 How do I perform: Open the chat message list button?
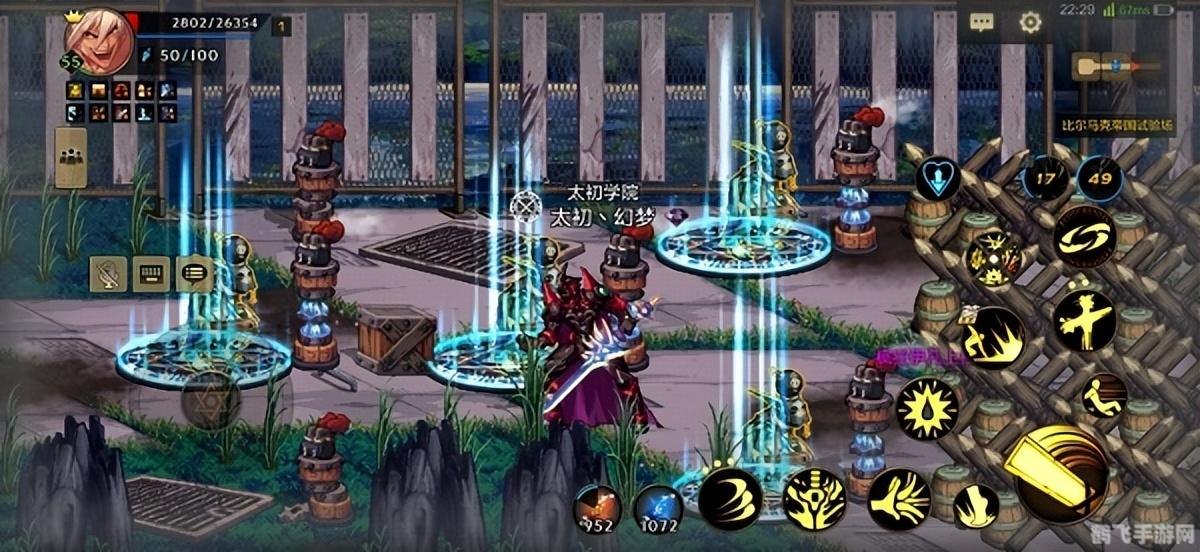coord(194,272)
